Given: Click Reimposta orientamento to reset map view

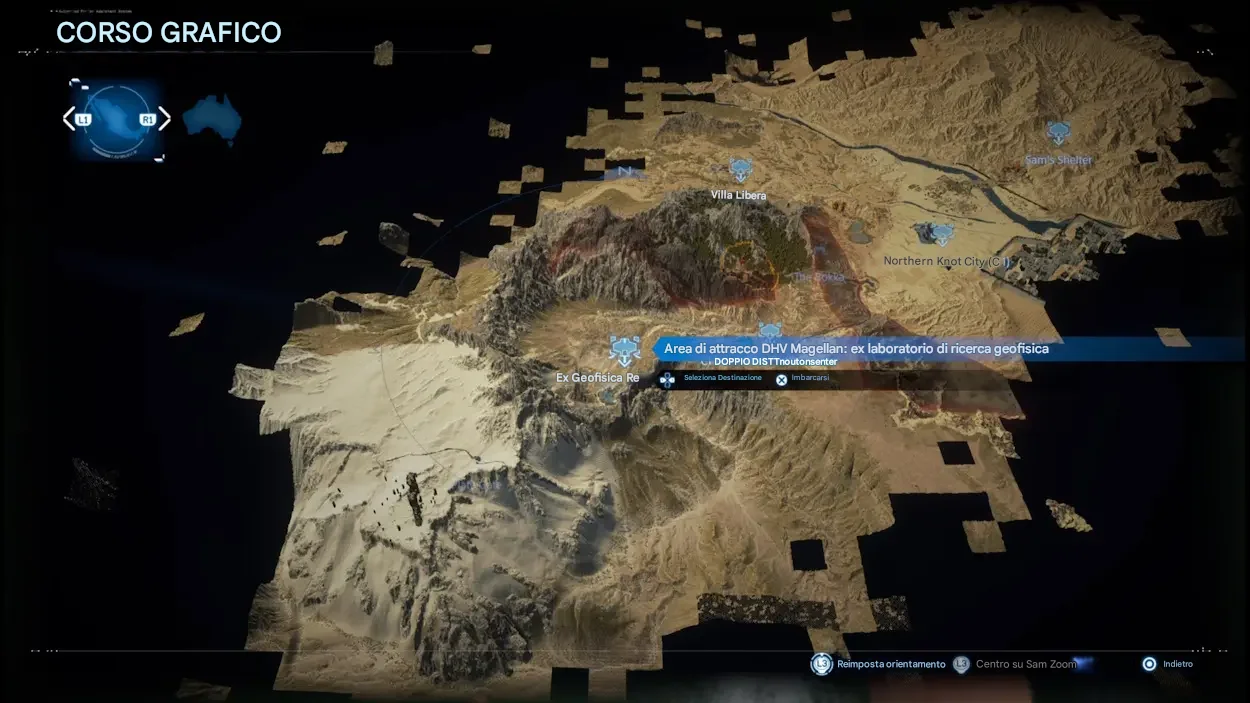Looking at the screenshot, I should pos(880,664).
